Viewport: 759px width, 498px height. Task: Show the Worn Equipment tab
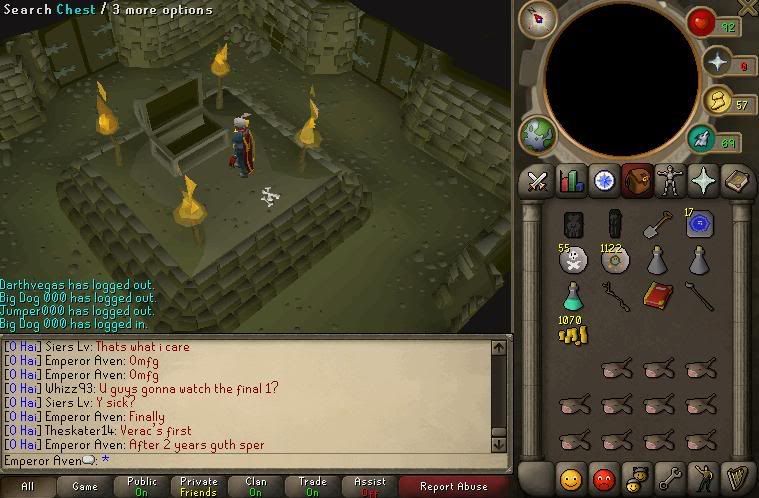point(670,181)
